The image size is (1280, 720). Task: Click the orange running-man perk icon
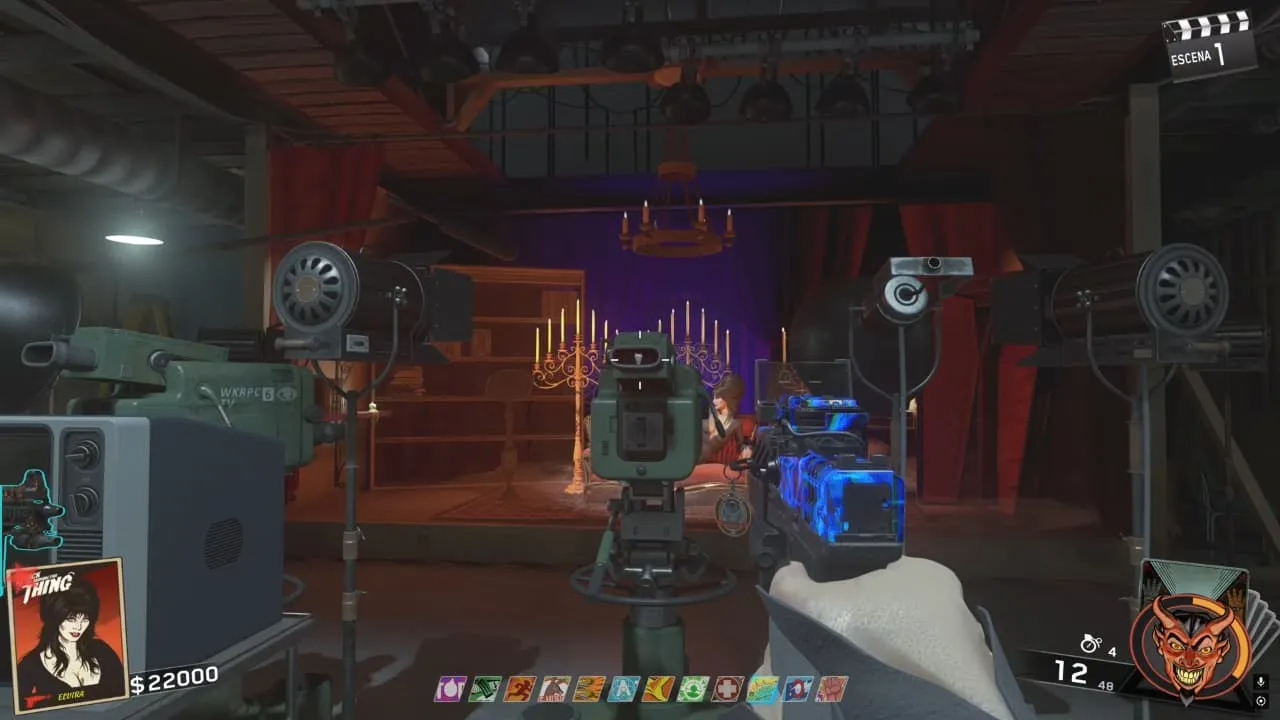(519, 688)
